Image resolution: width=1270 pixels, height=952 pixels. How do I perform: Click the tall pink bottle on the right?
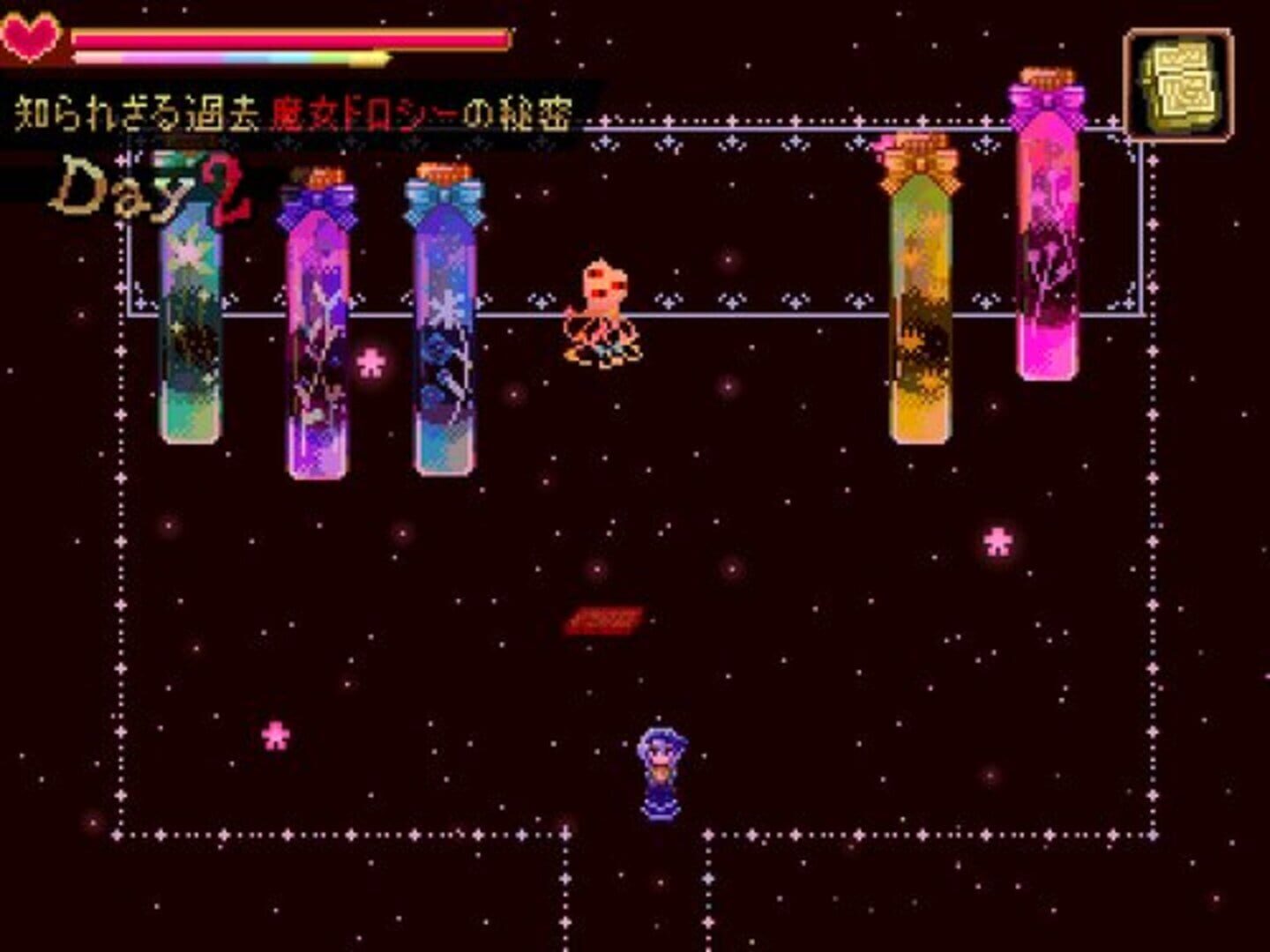coord(1050,247)
